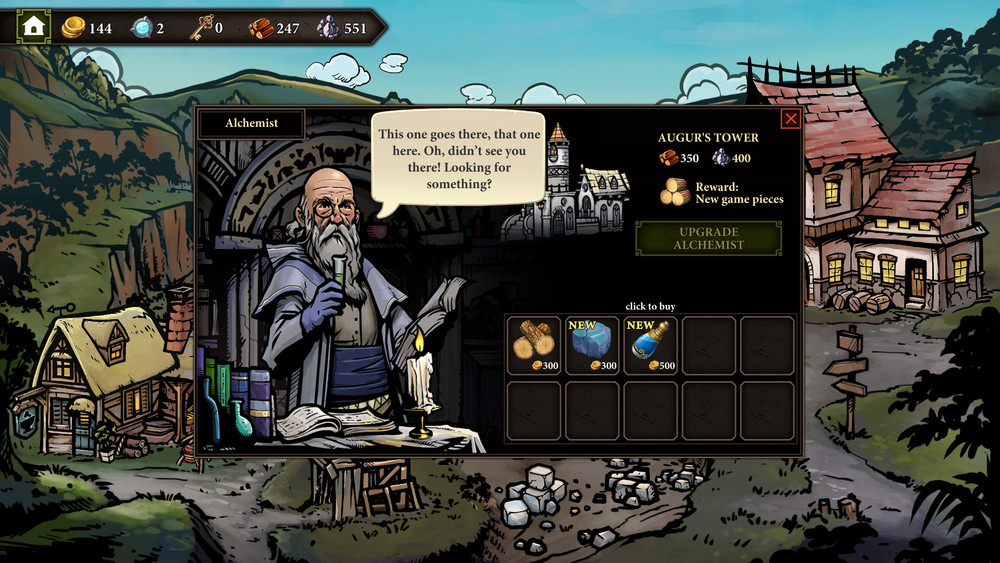The height and width of the screenshot is (563, 1000).
Task: Buy the new blue stone block item
Action: (x=592, y=345)
